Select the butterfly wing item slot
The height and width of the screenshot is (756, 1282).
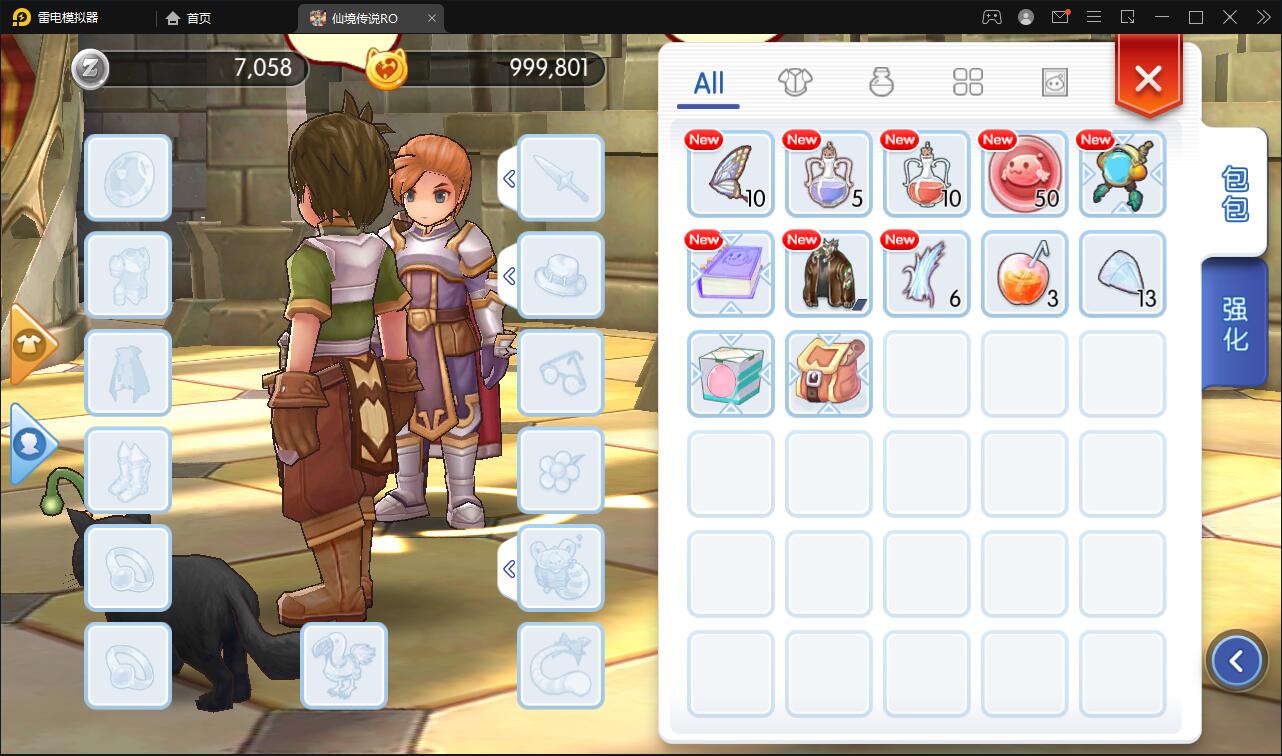click(731, 174)
